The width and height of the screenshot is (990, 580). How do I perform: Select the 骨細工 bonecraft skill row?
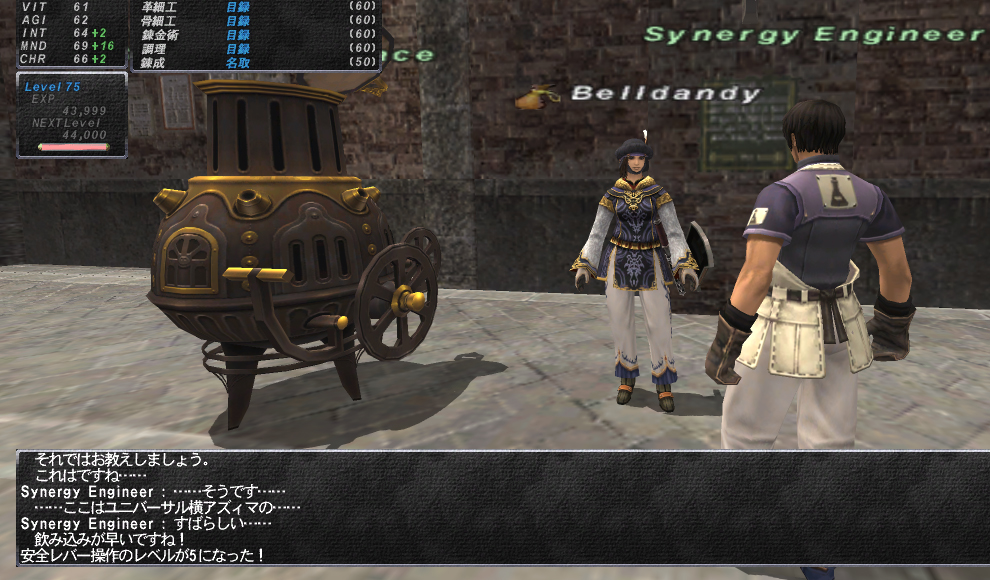tap(255, 20)
